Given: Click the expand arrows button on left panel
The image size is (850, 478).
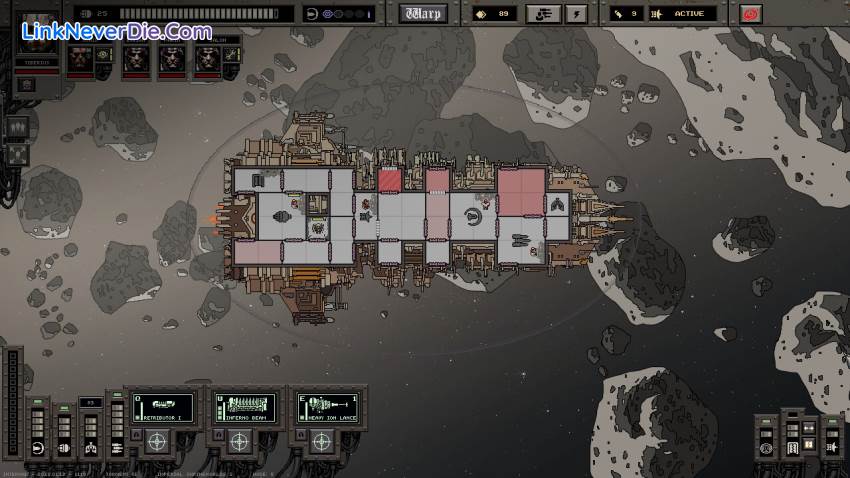Looking at the screenshot, I should click(x=17, y=155).
